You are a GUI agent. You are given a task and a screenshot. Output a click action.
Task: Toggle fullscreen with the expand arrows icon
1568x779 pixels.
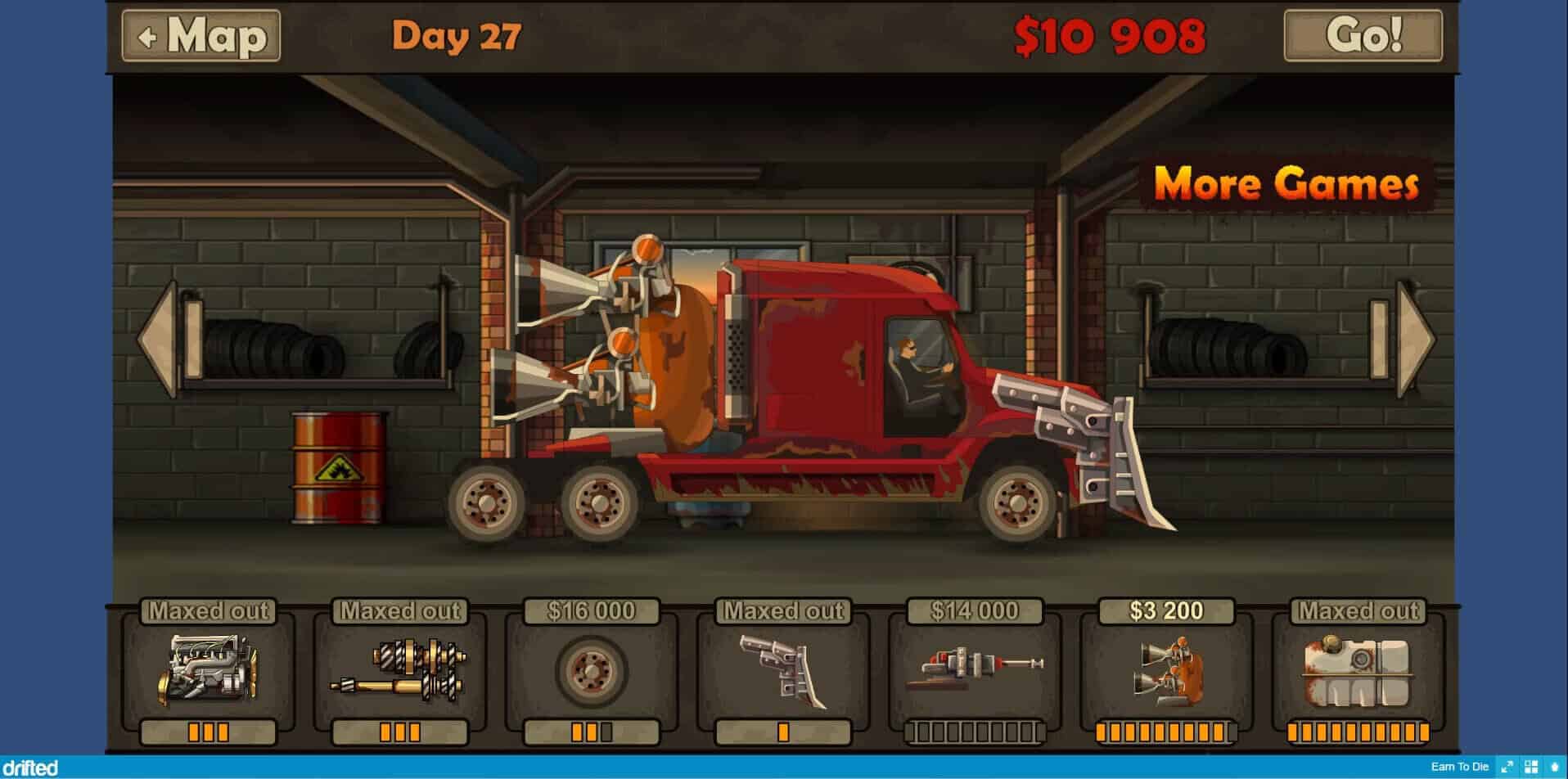[x=1507, y=767]
